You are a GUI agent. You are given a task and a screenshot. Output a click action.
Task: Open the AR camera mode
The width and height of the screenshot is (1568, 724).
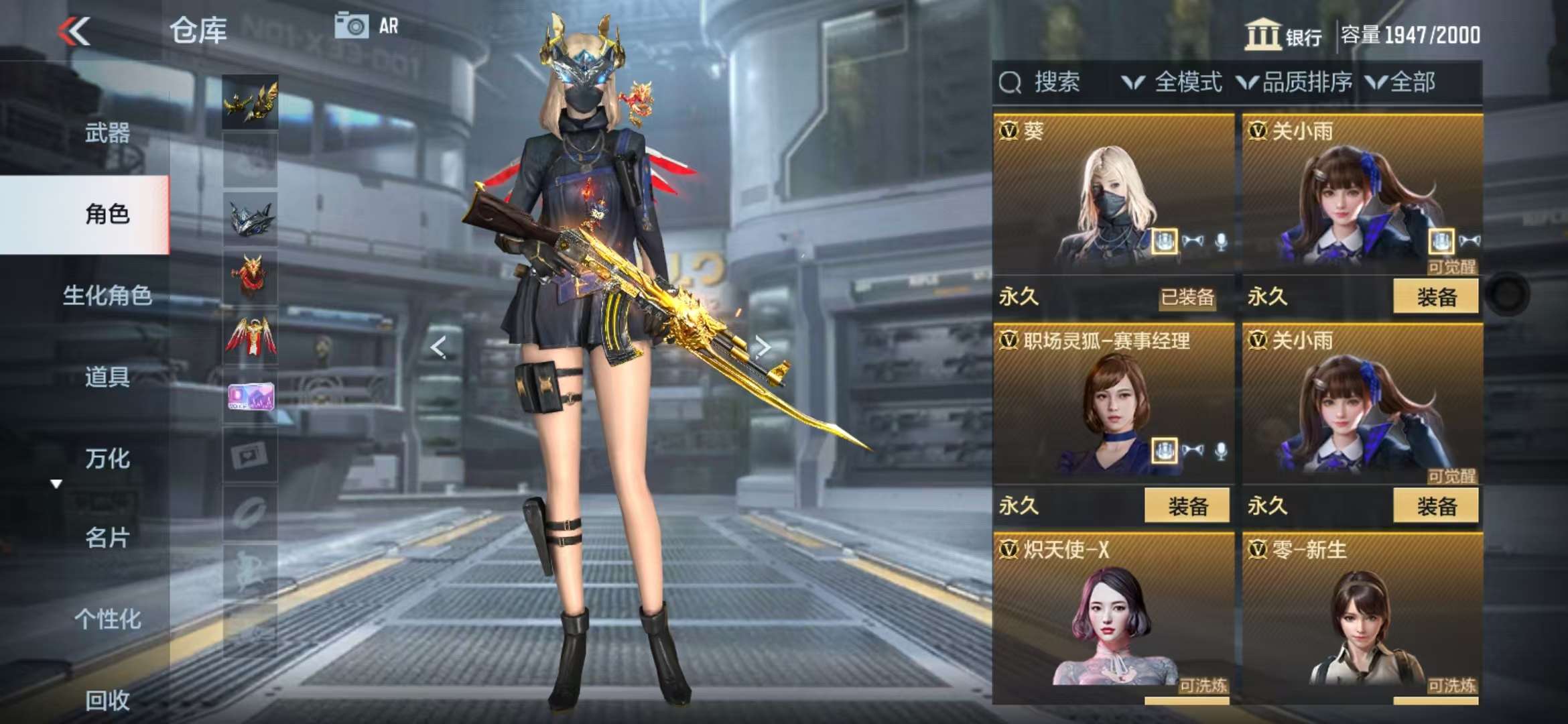(367, 26)
